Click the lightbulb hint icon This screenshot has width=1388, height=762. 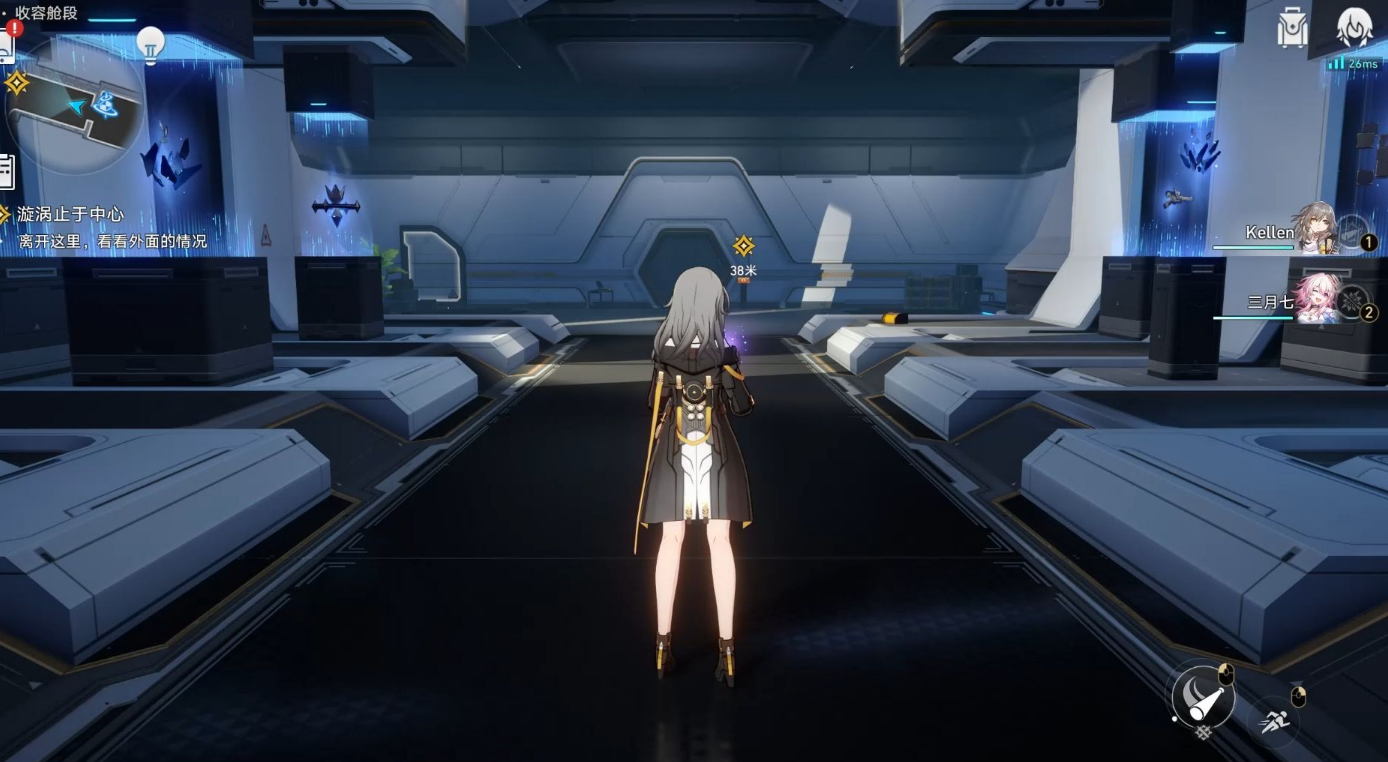(150, 44)
